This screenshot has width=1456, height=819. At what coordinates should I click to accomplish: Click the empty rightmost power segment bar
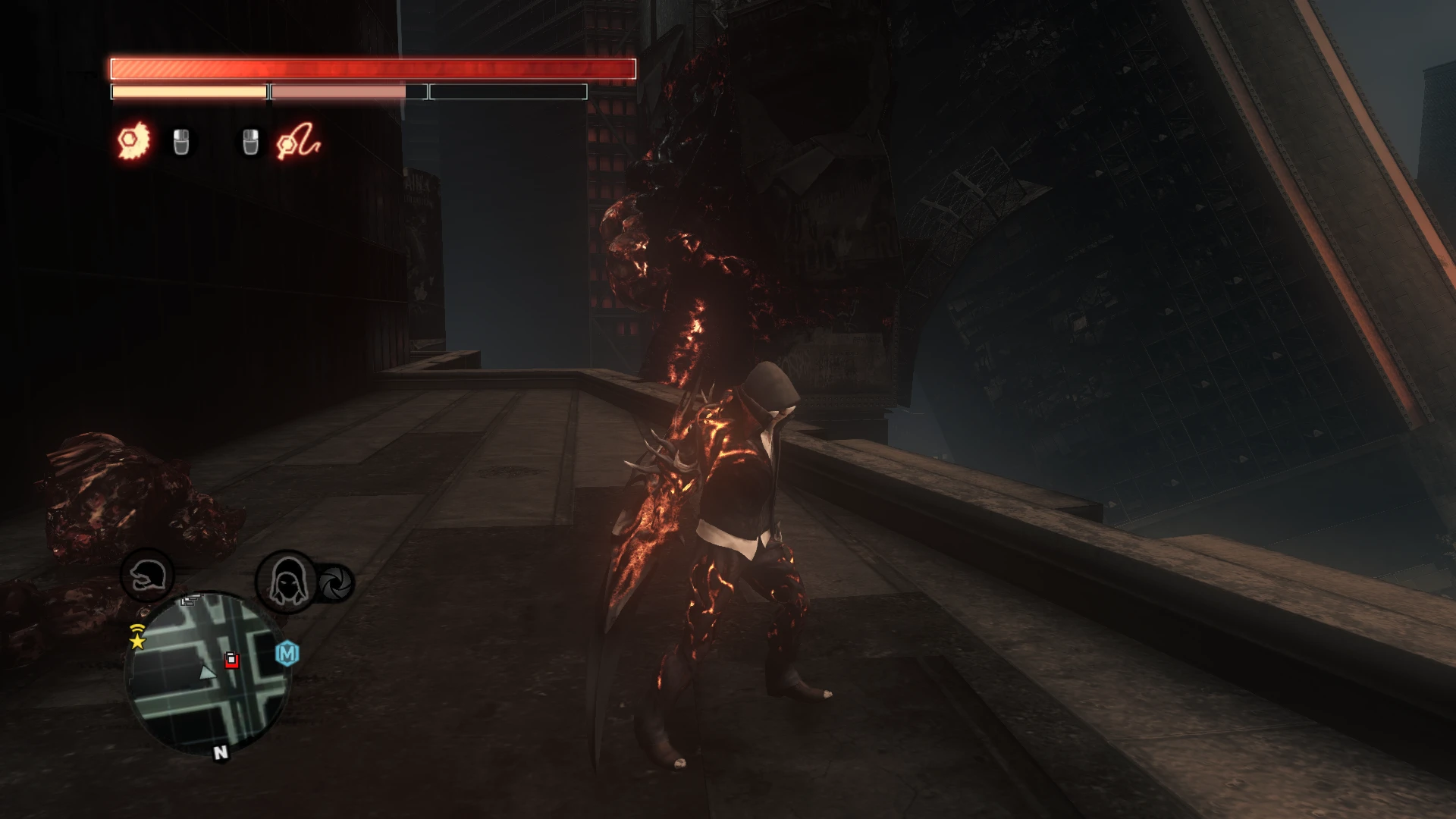click(507, 91)
